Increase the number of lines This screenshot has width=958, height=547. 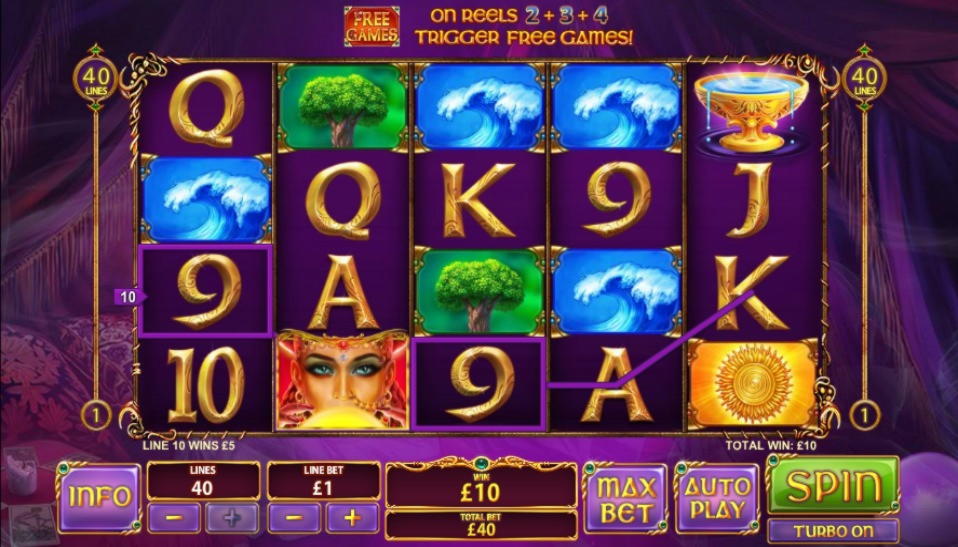pos(232,518)
